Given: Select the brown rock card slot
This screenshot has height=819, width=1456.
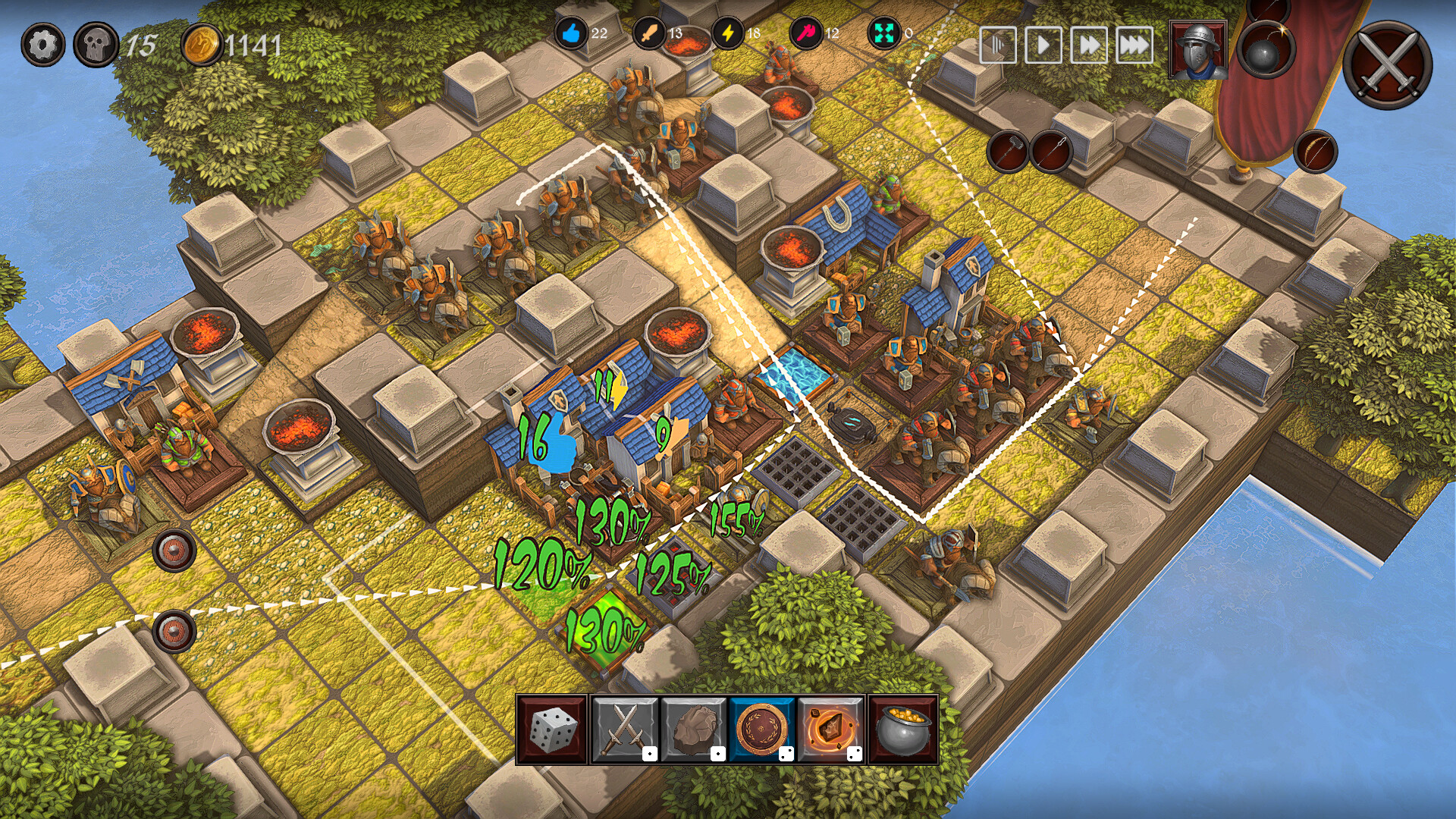Looking at the screenshot, I should pos(694,730).
